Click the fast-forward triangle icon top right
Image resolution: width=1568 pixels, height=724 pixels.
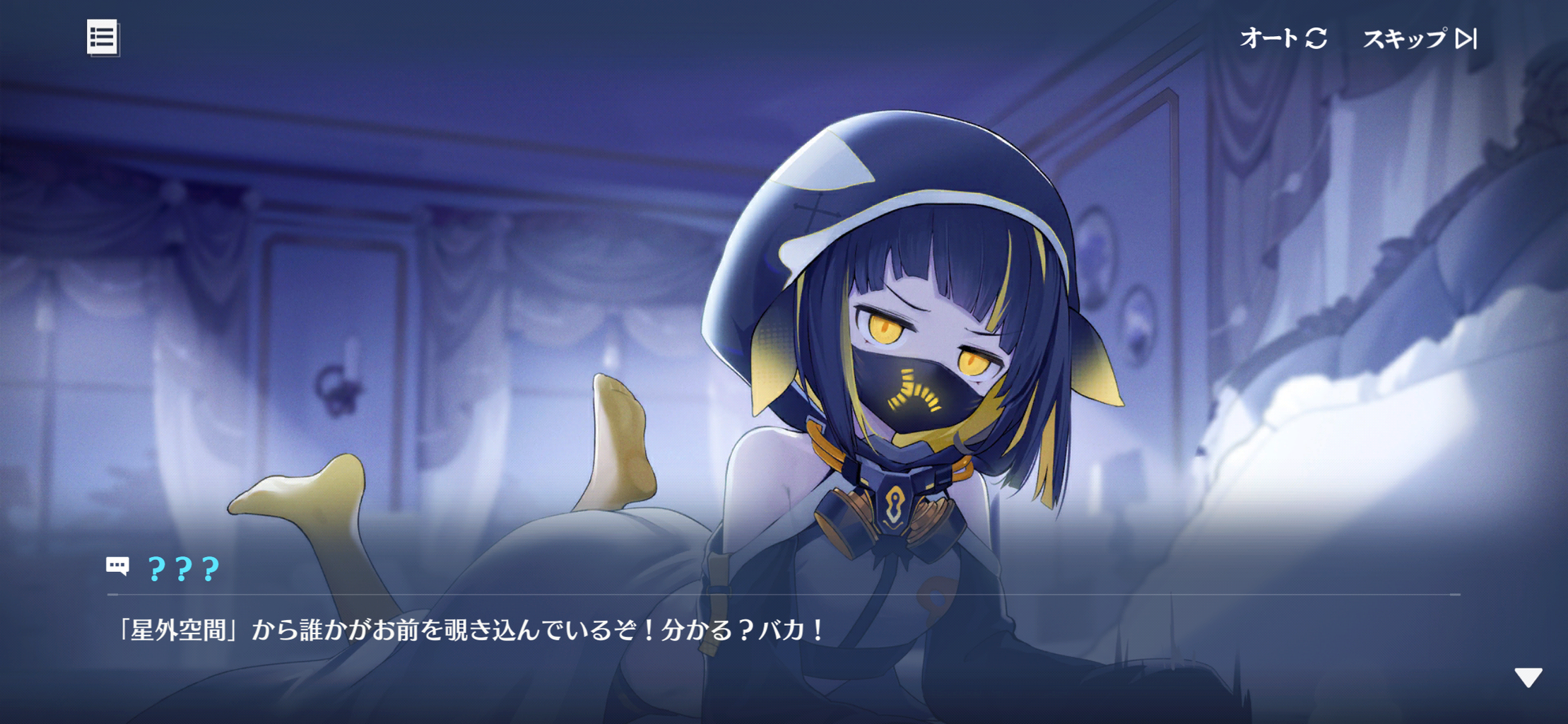click(1468, 39)
